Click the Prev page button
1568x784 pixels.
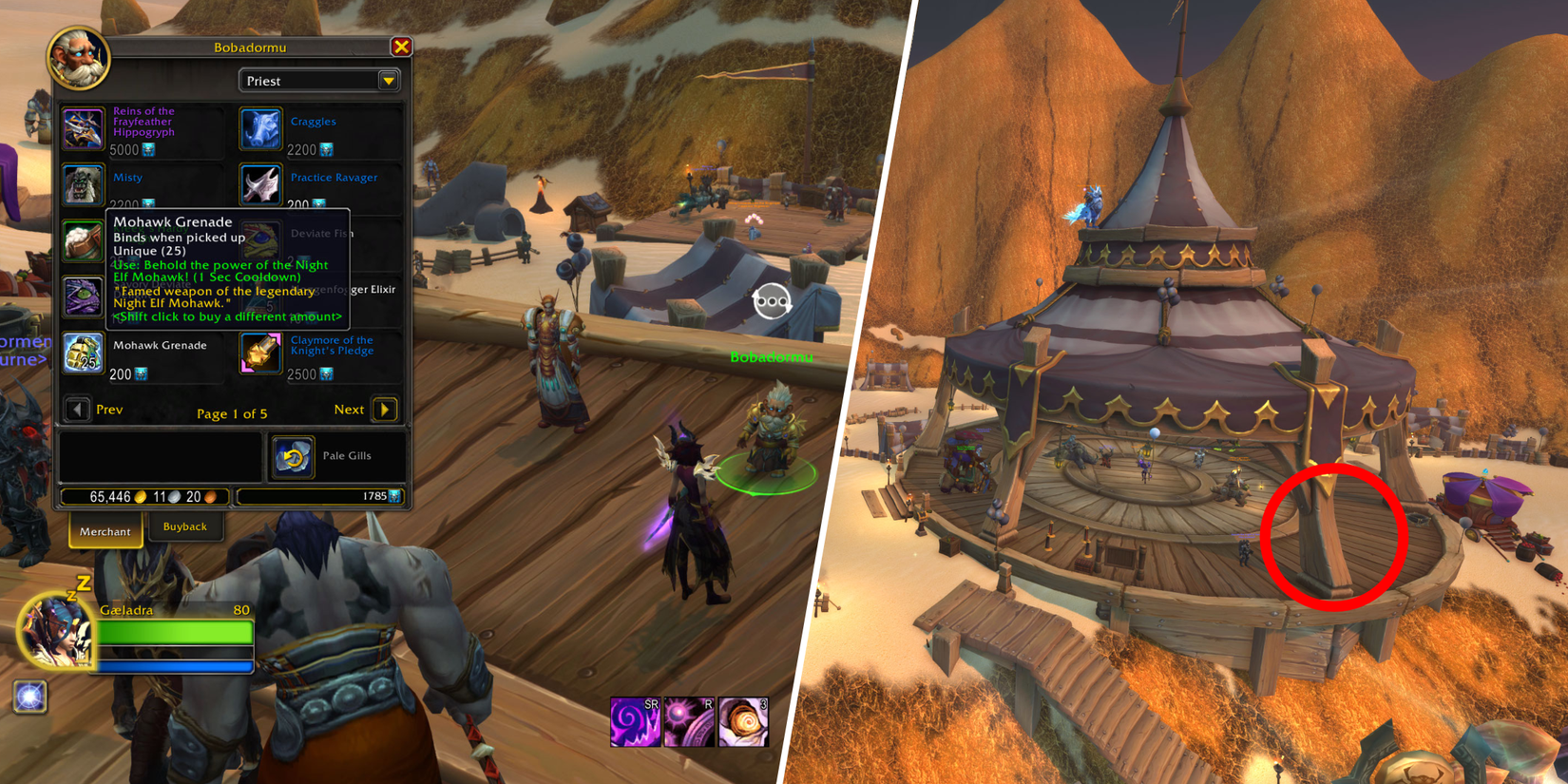(78, 409)
